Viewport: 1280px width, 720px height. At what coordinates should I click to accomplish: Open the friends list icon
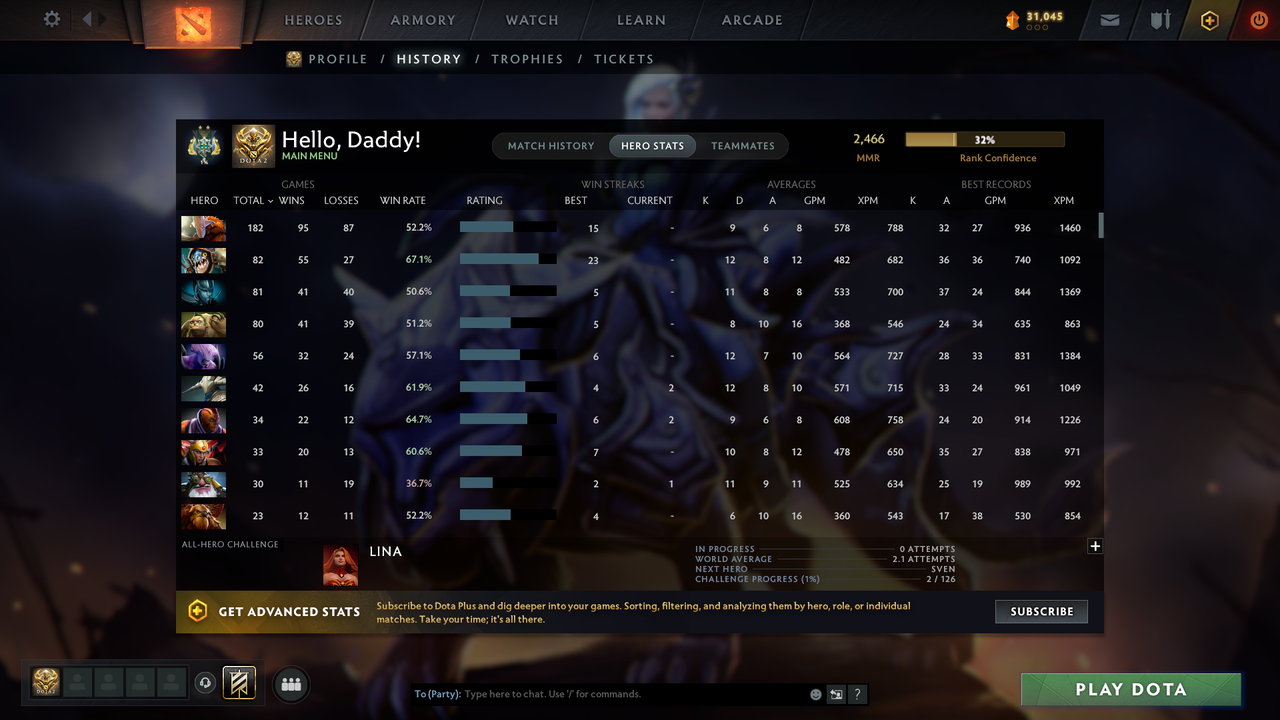point(290,683)
